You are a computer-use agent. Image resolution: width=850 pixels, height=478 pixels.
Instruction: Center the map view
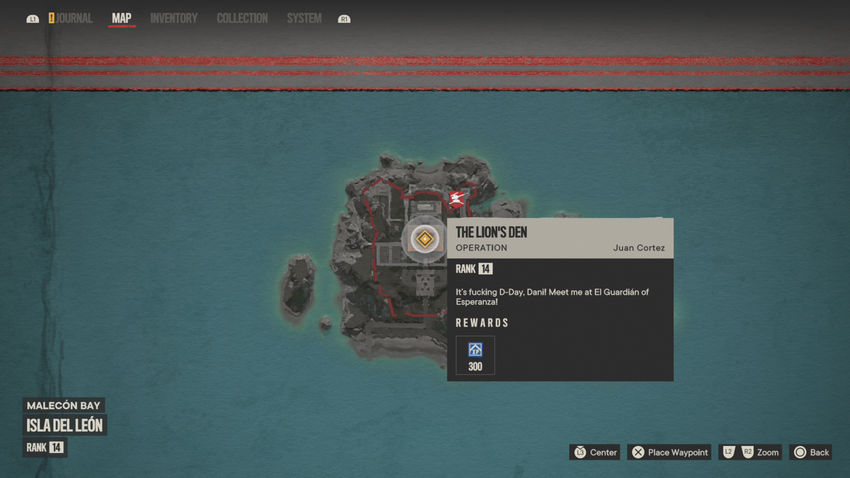pyautogui.click(x=595, y=452)
